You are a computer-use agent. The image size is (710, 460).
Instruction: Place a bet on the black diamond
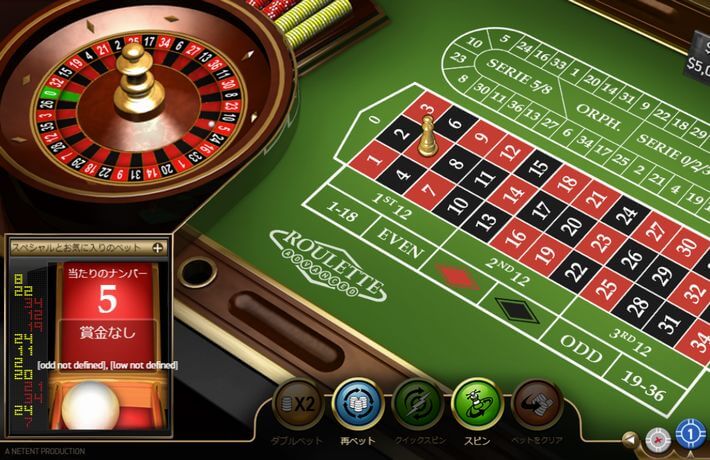(517, 308)
